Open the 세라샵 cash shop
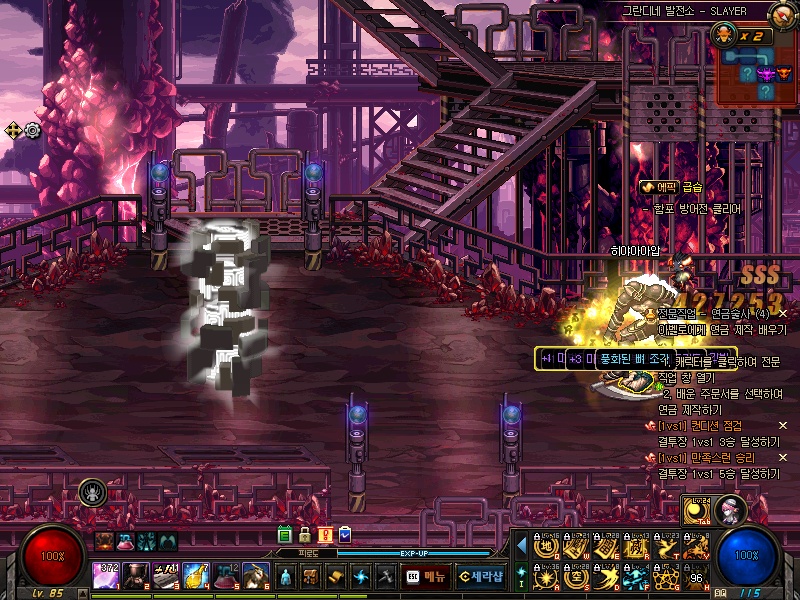 (481, 577)
